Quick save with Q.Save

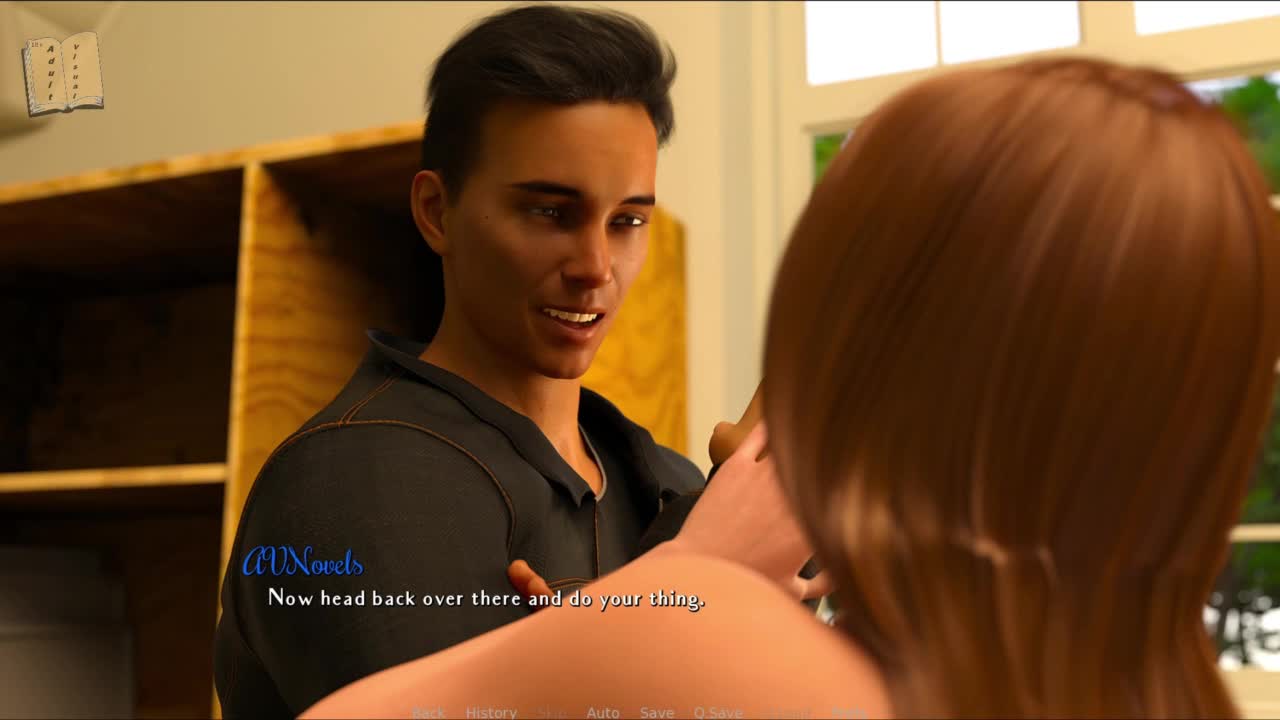(x=718, y=713)
